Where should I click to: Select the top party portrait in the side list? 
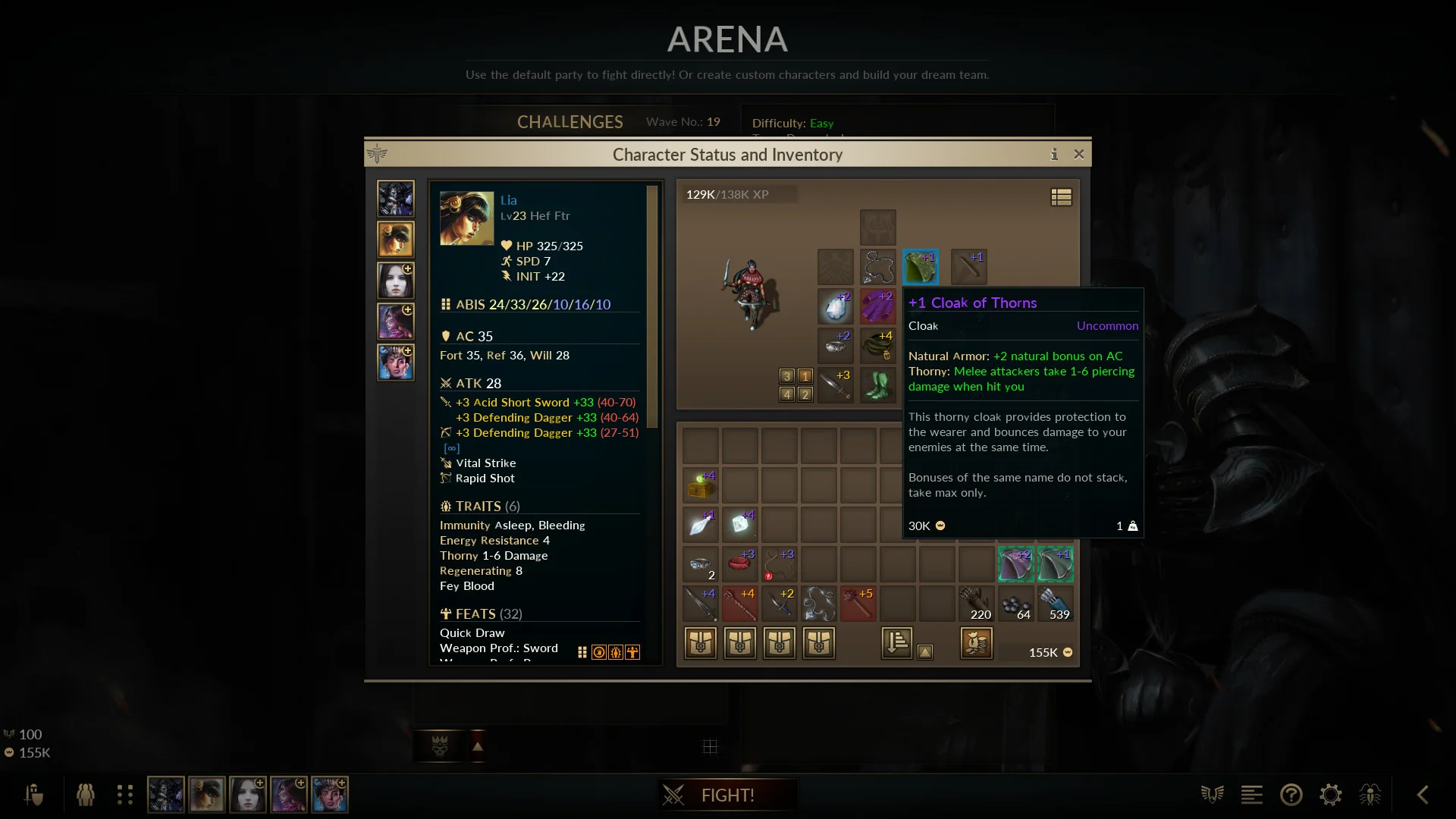tap(396, 199)
